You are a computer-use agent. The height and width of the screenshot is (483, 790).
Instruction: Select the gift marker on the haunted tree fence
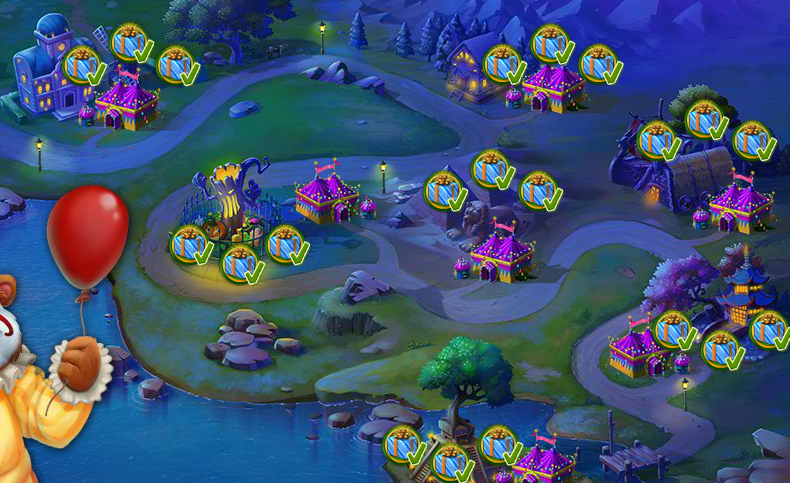(189, 244)
